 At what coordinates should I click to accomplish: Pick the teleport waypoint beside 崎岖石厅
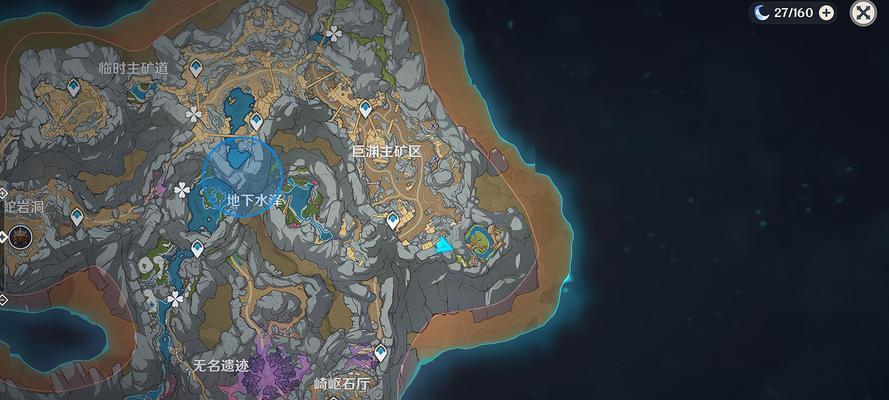(x=380, y=352)
